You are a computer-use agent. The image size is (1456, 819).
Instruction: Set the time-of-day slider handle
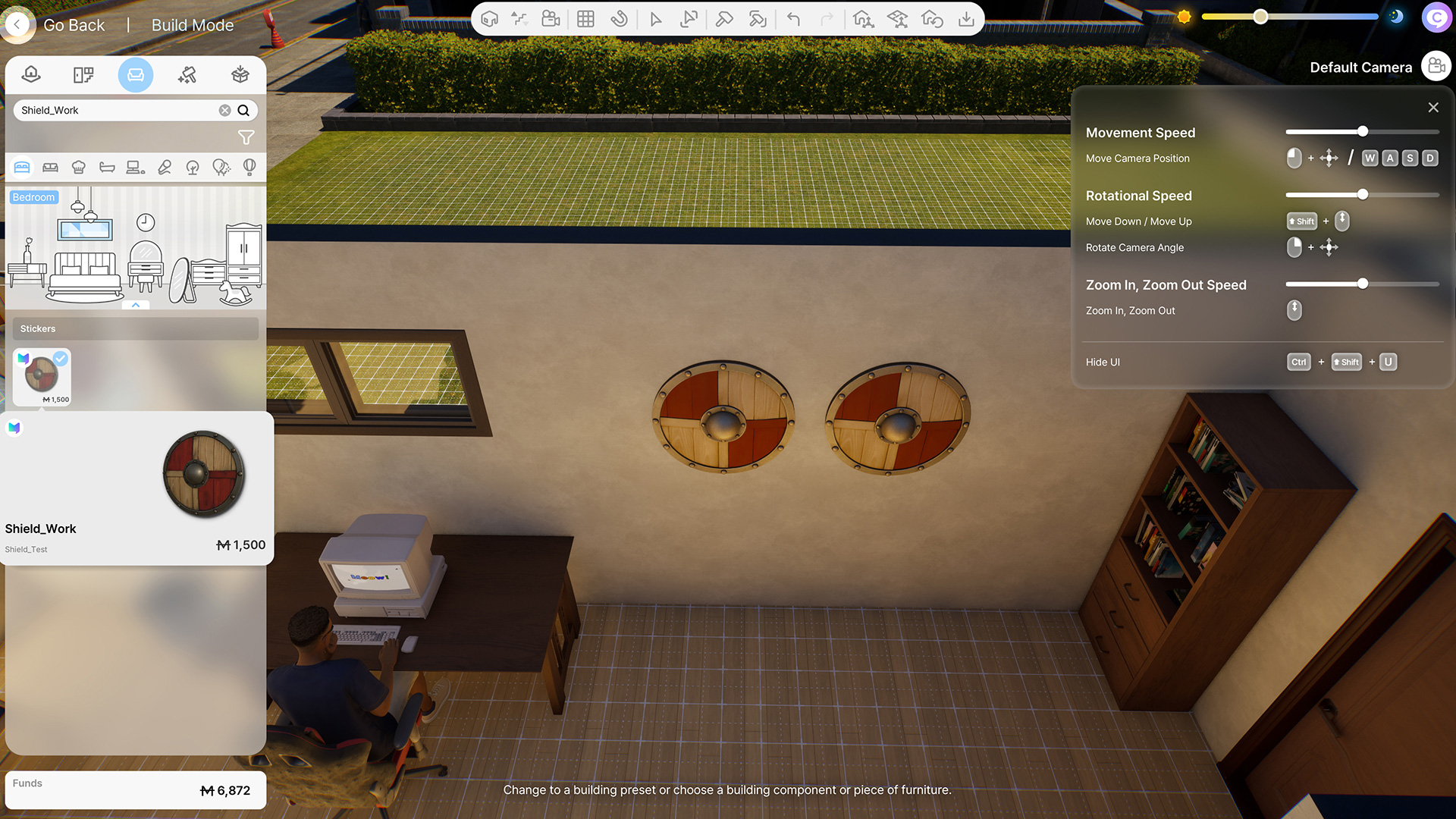(x=1260, y=17)
